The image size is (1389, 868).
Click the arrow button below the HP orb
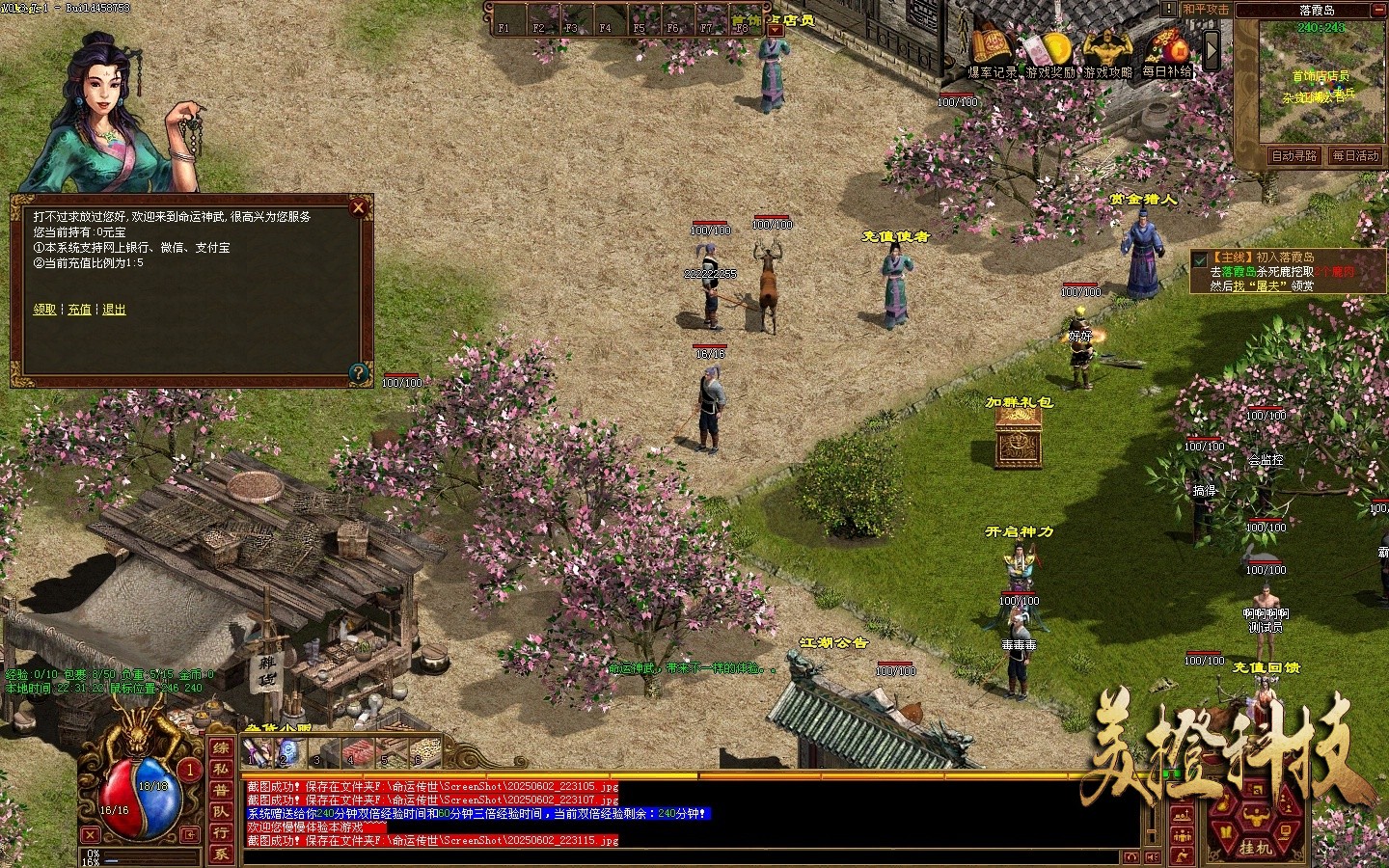pos(189,835)
